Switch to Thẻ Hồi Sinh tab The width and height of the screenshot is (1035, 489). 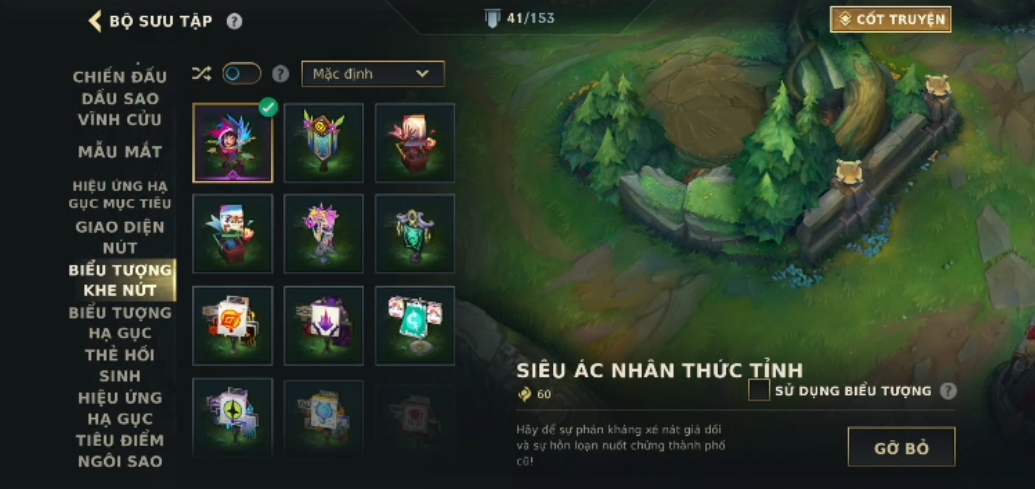pos(120,365)
